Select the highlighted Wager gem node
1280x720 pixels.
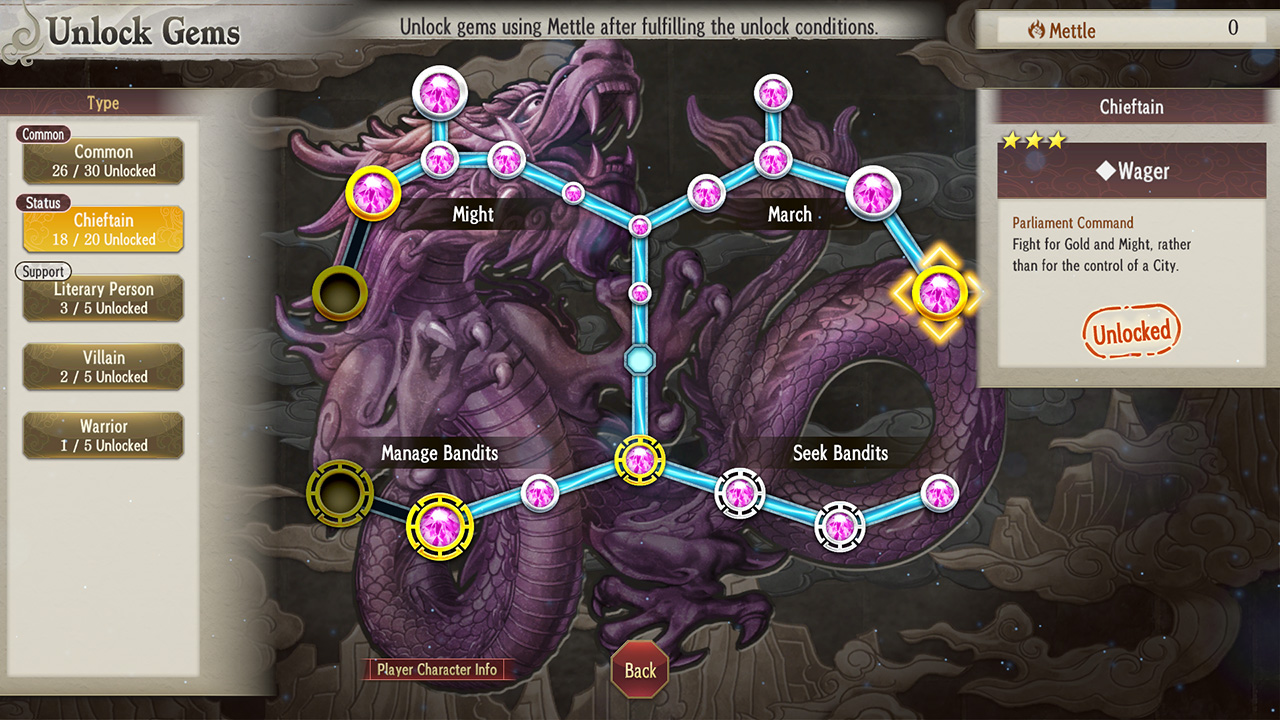[x=939, y=292]
